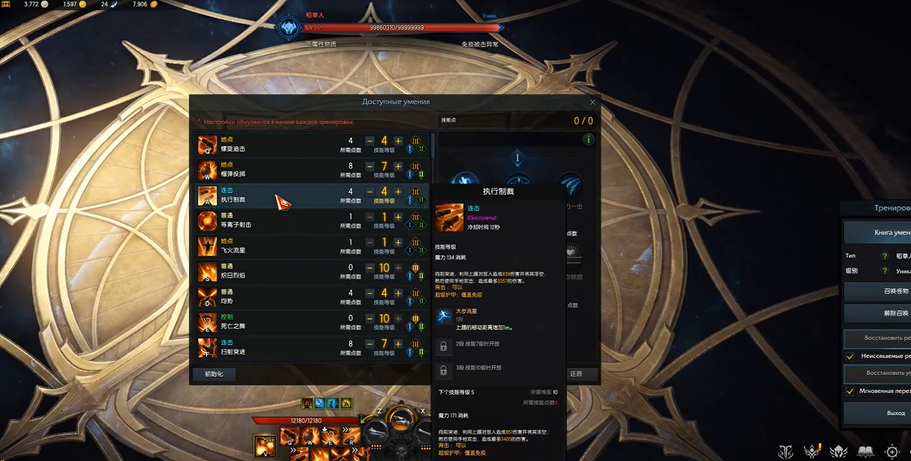Open the Книга умений skill book
Viewport: 911px width, 461px height.
[880, 232]
